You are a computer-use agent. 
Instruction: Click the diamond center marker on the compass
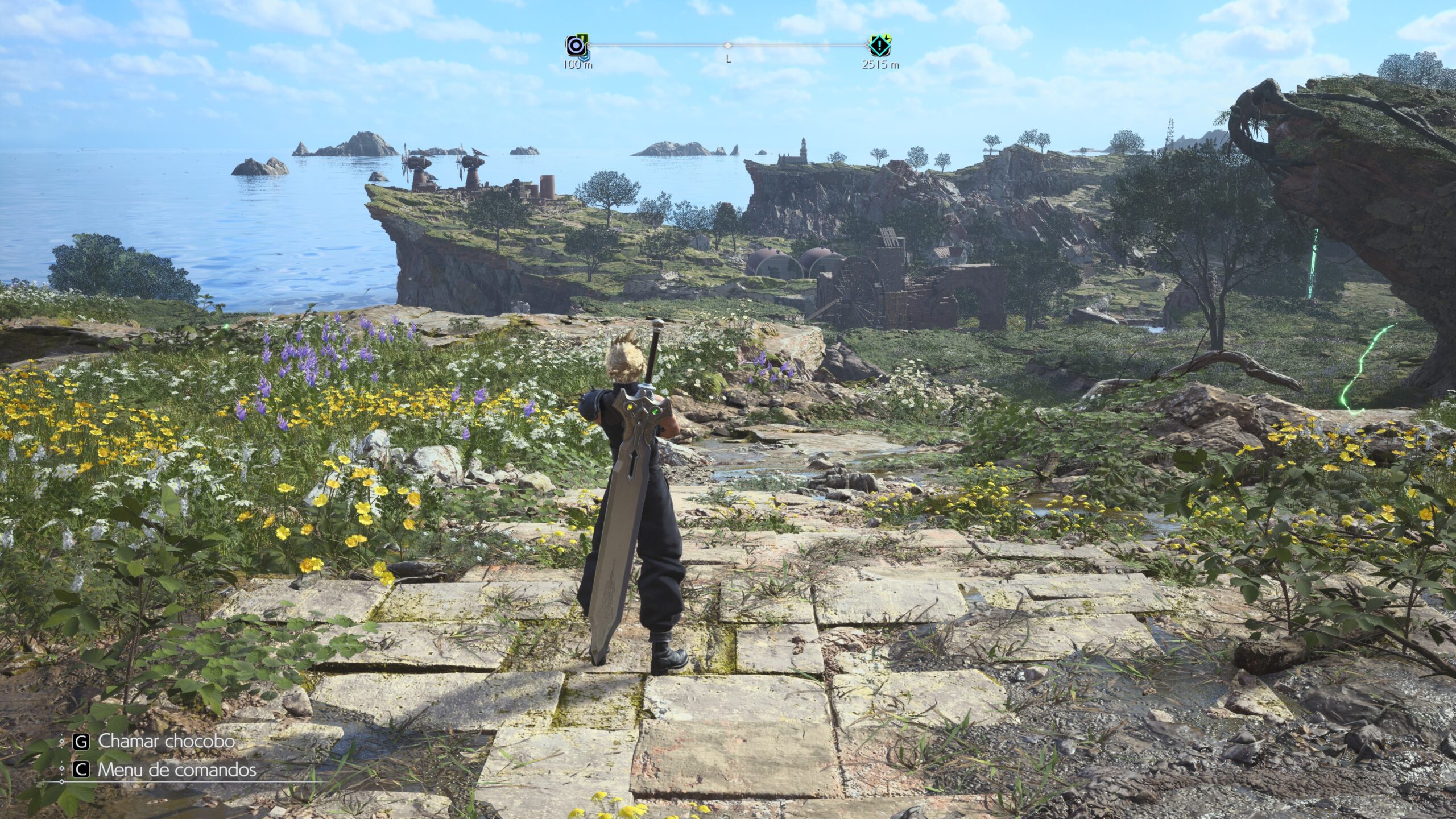click(727, 45)
